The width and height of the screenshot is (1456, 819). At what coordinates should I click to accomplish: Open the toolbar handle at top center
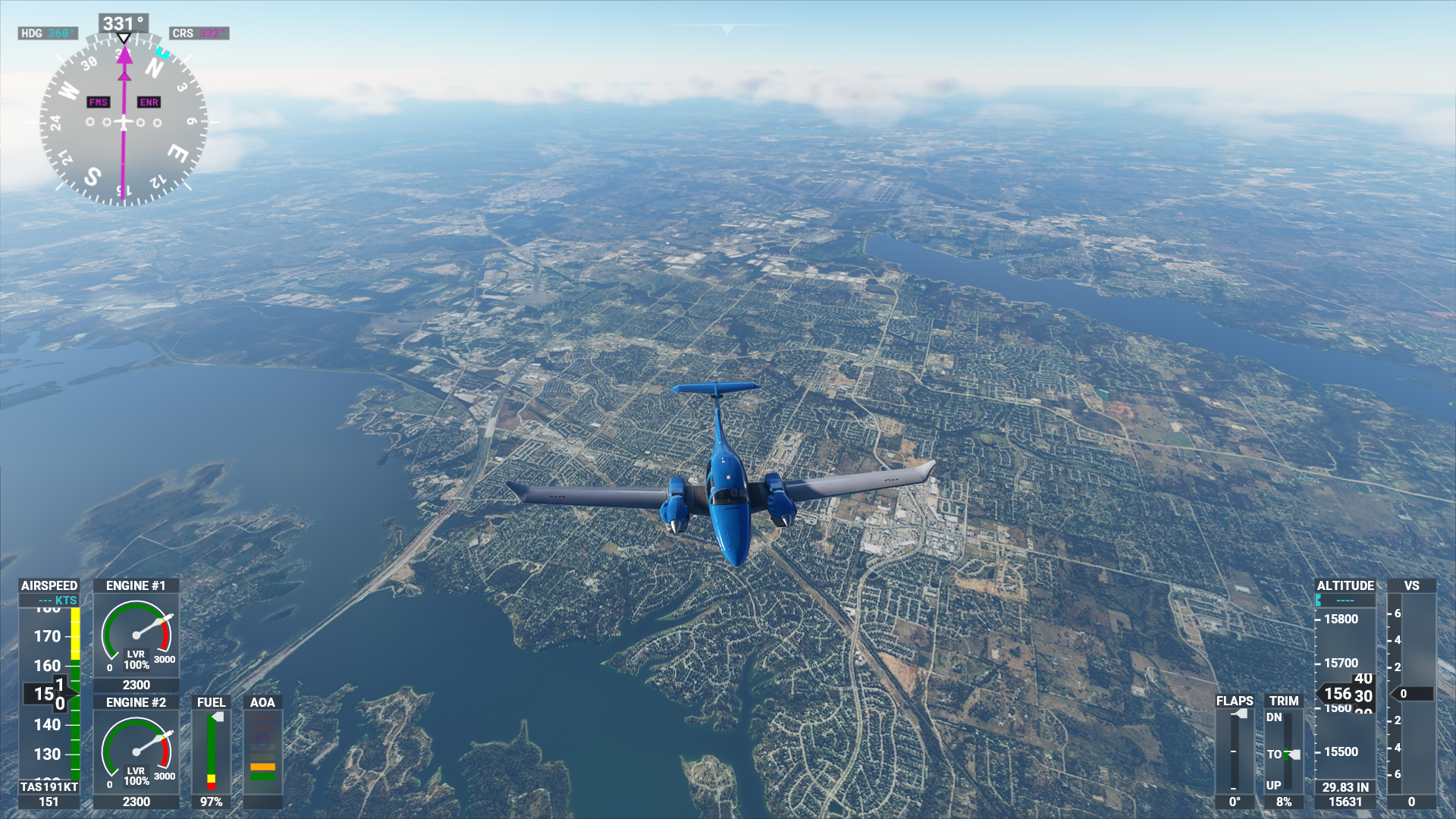coord(728,29)
